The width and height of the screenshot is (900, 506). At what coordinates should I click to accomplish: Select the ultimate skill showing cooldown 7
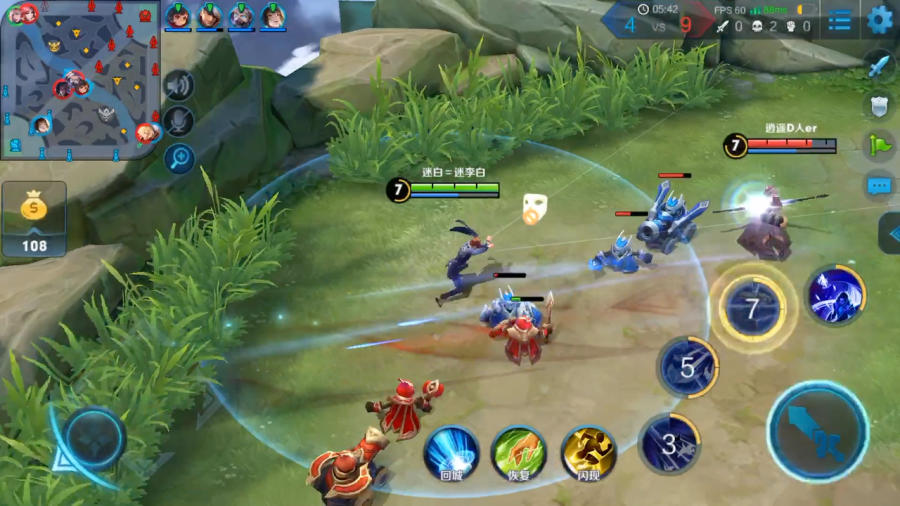(752, 308)
